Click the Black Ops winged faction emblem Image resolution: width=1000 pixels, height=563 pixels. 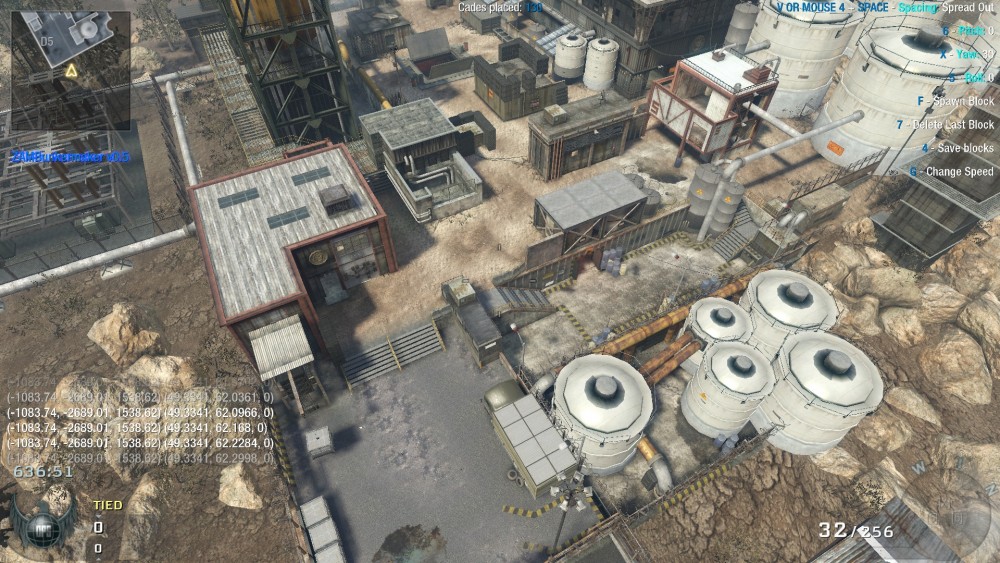pyautogui.click(x=43, y=524)
